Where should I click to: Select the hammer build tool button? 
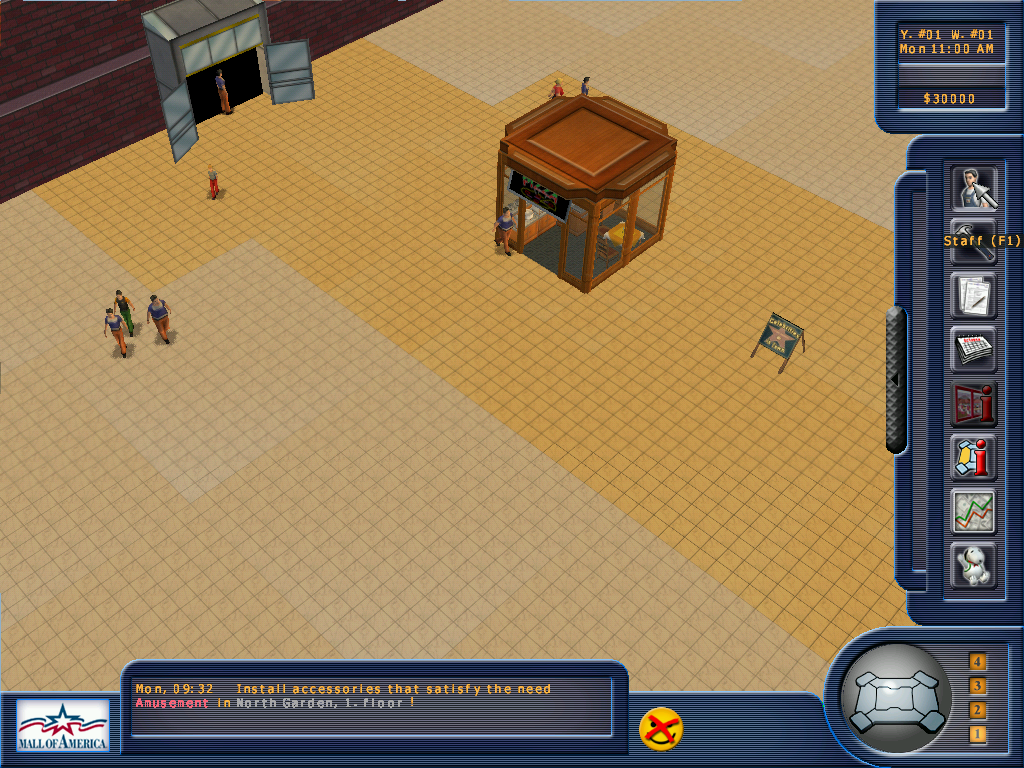point(972,242)
